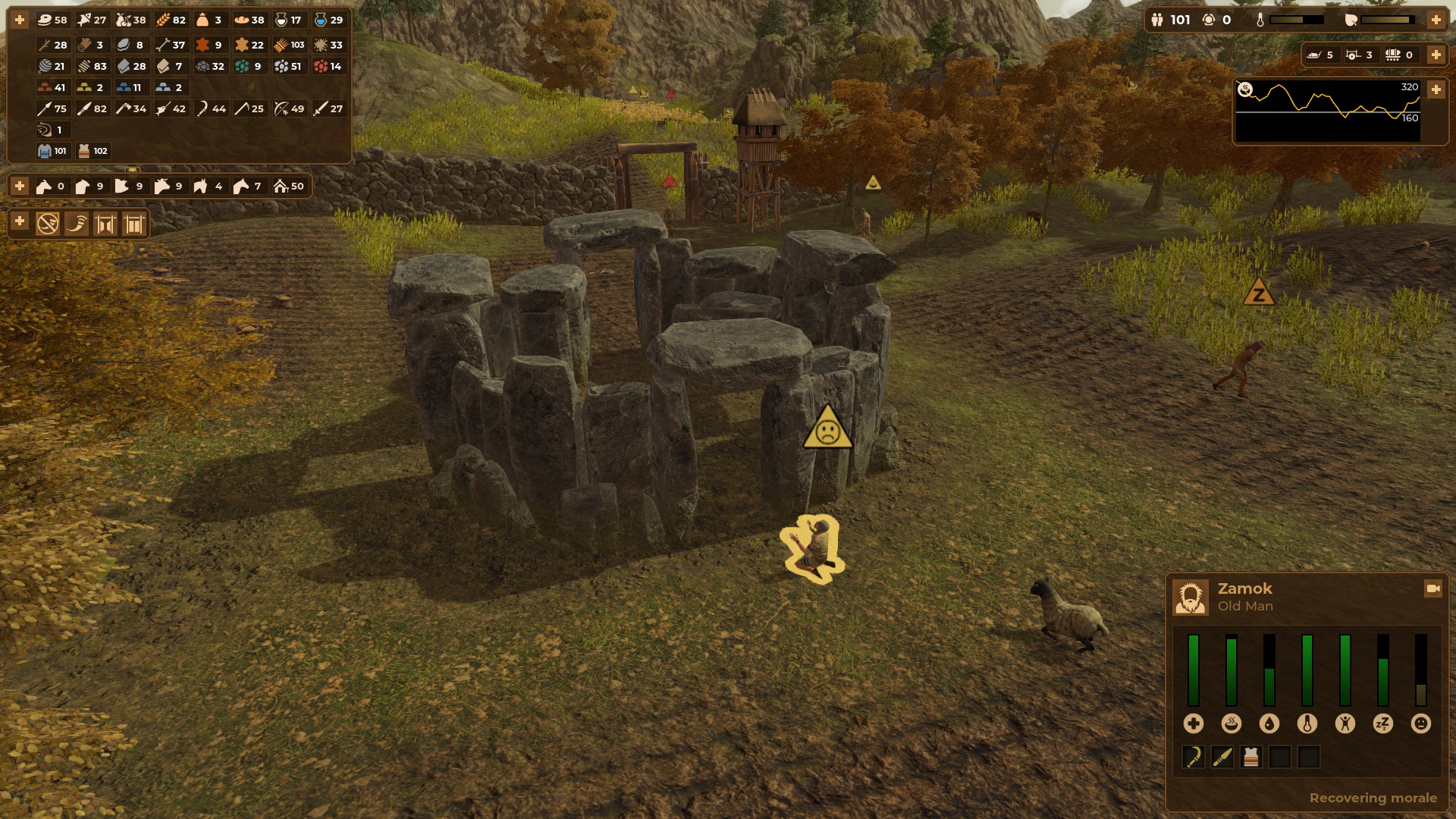
Task: Select the tents housing counter showing 50
Action: (289, 186)
